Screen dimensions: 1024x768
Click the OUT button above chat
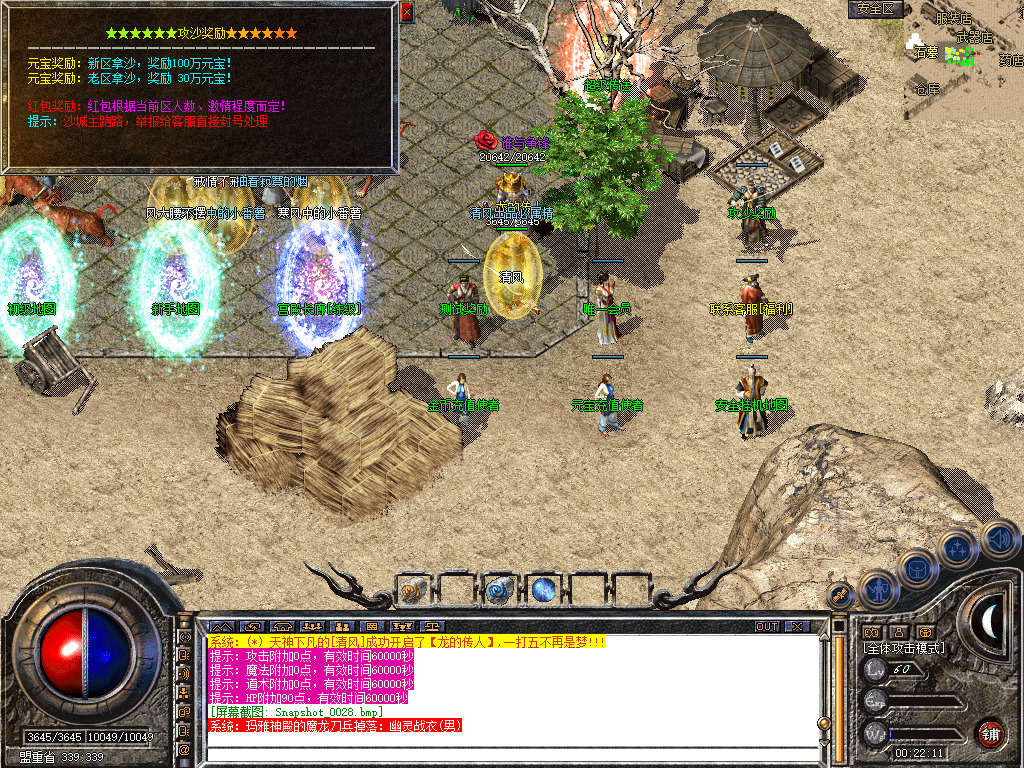point(766,626)
